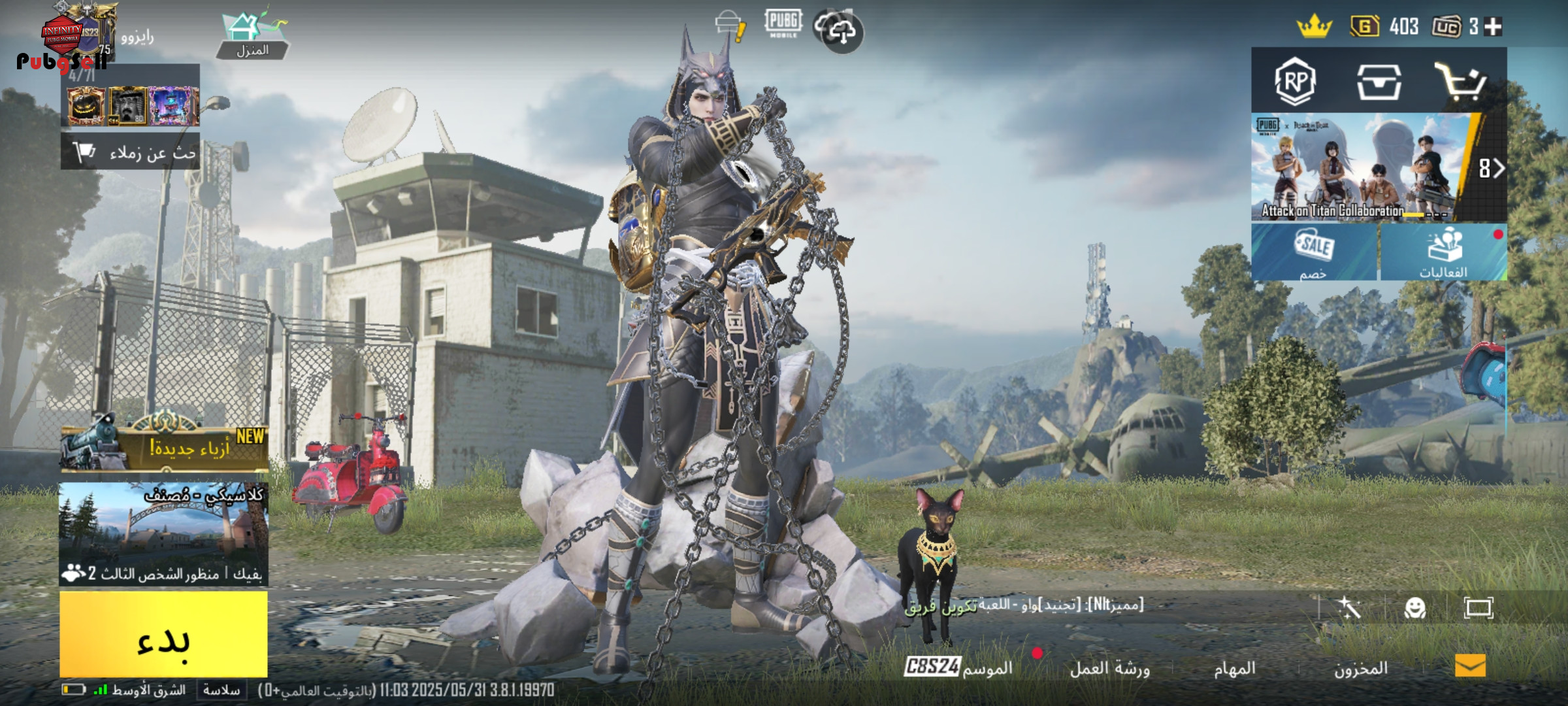The width and height of the screenshot is (1568, 706).
Task: Open the بحث عن زملاء teammate search
Action: (x=131, y=152)
